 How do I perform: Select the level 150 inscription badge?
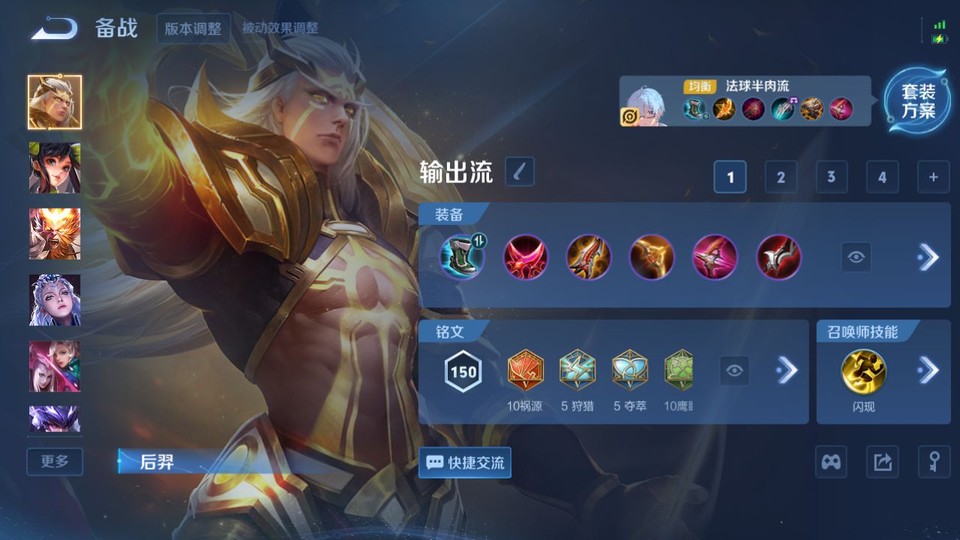click(462, 371)
